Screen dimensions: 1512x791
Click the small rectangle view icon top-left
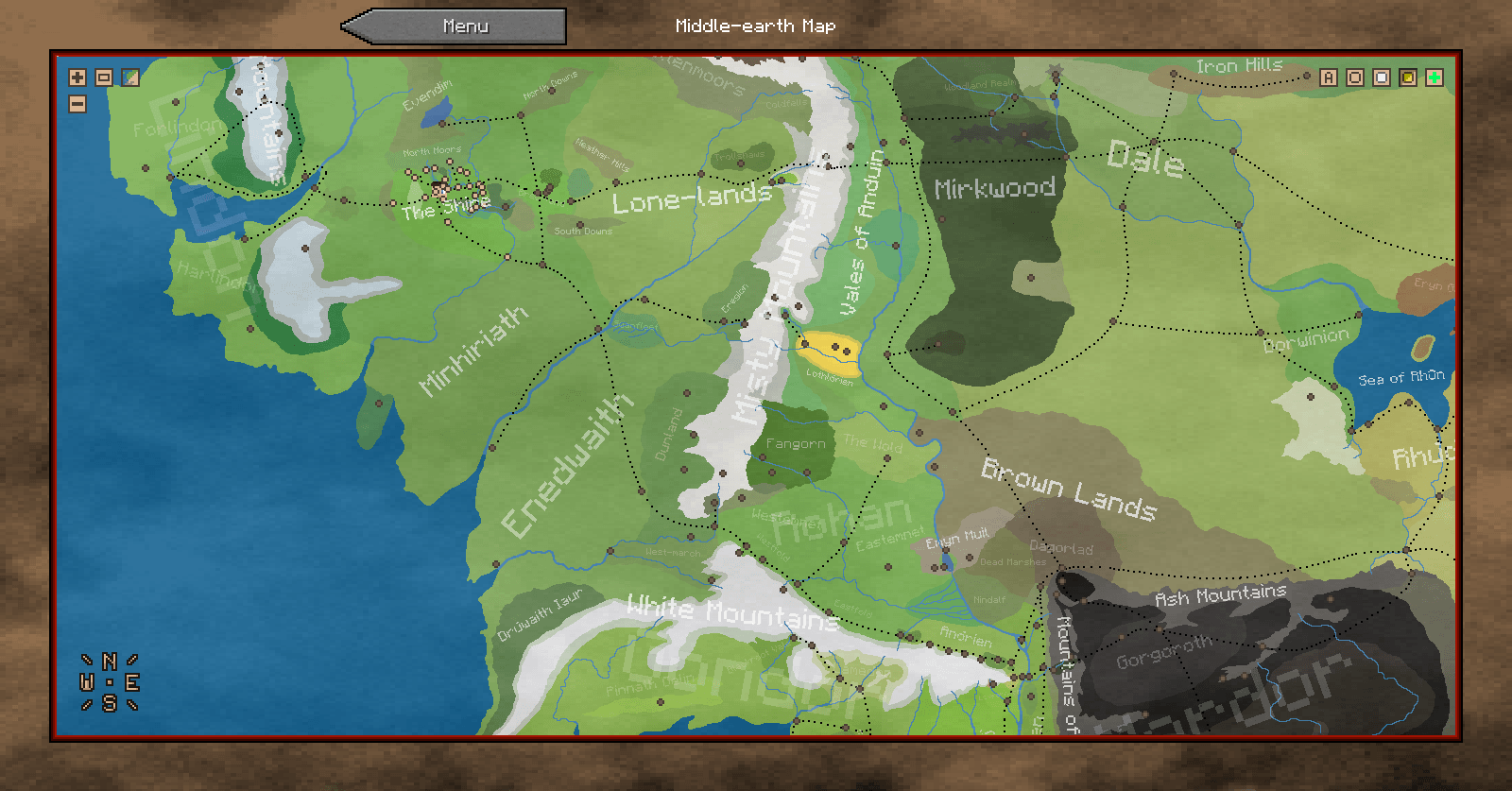click(x=102, y=77)
